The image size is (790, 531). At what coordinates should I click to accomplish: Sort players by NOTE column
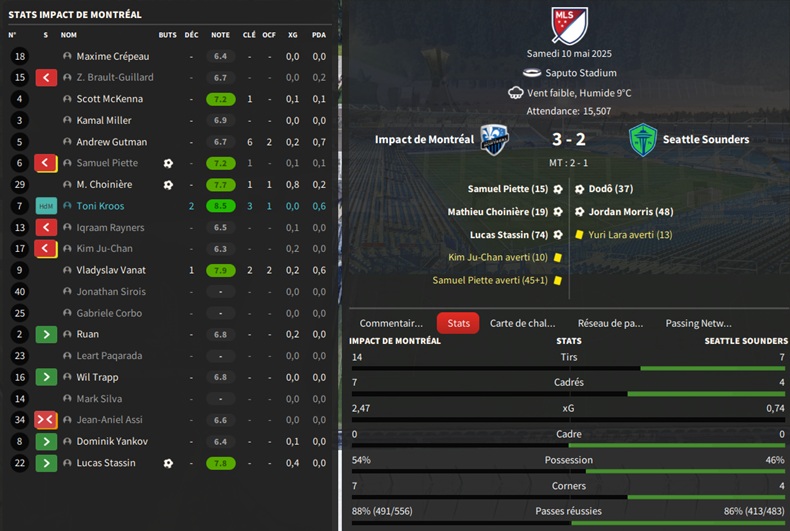(x=220, y=35)
